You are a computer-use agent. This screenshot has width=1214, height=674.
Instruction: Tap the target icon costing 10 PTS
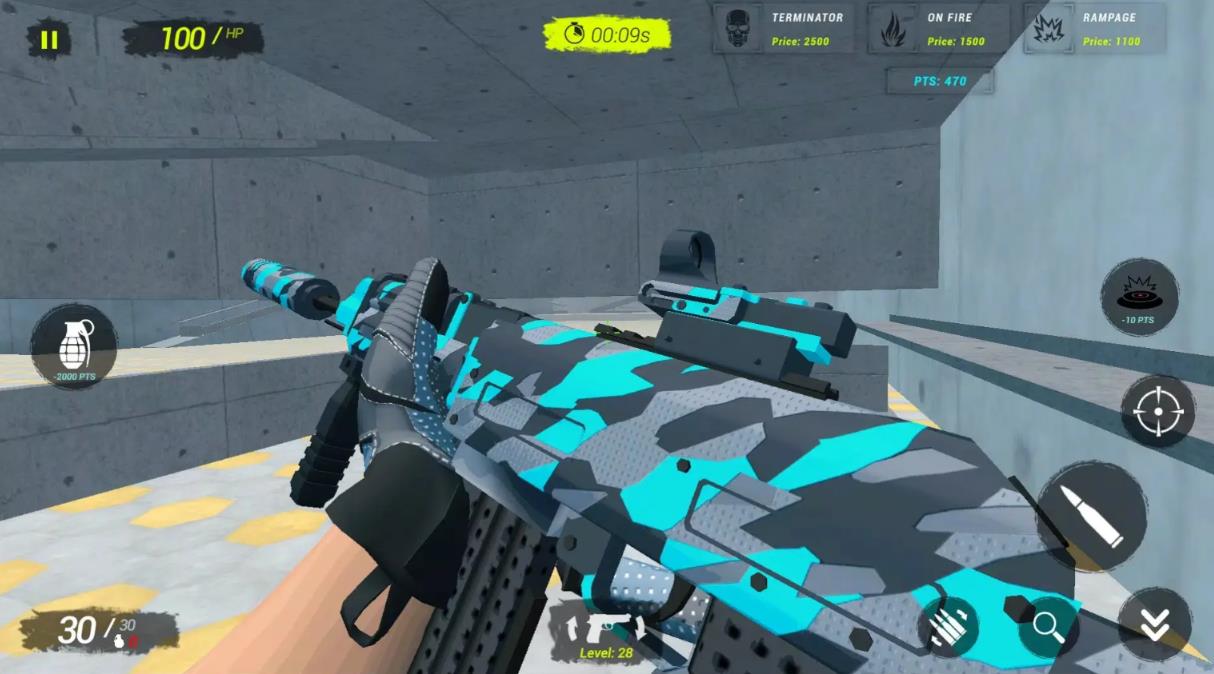(x=1139, y=297)
